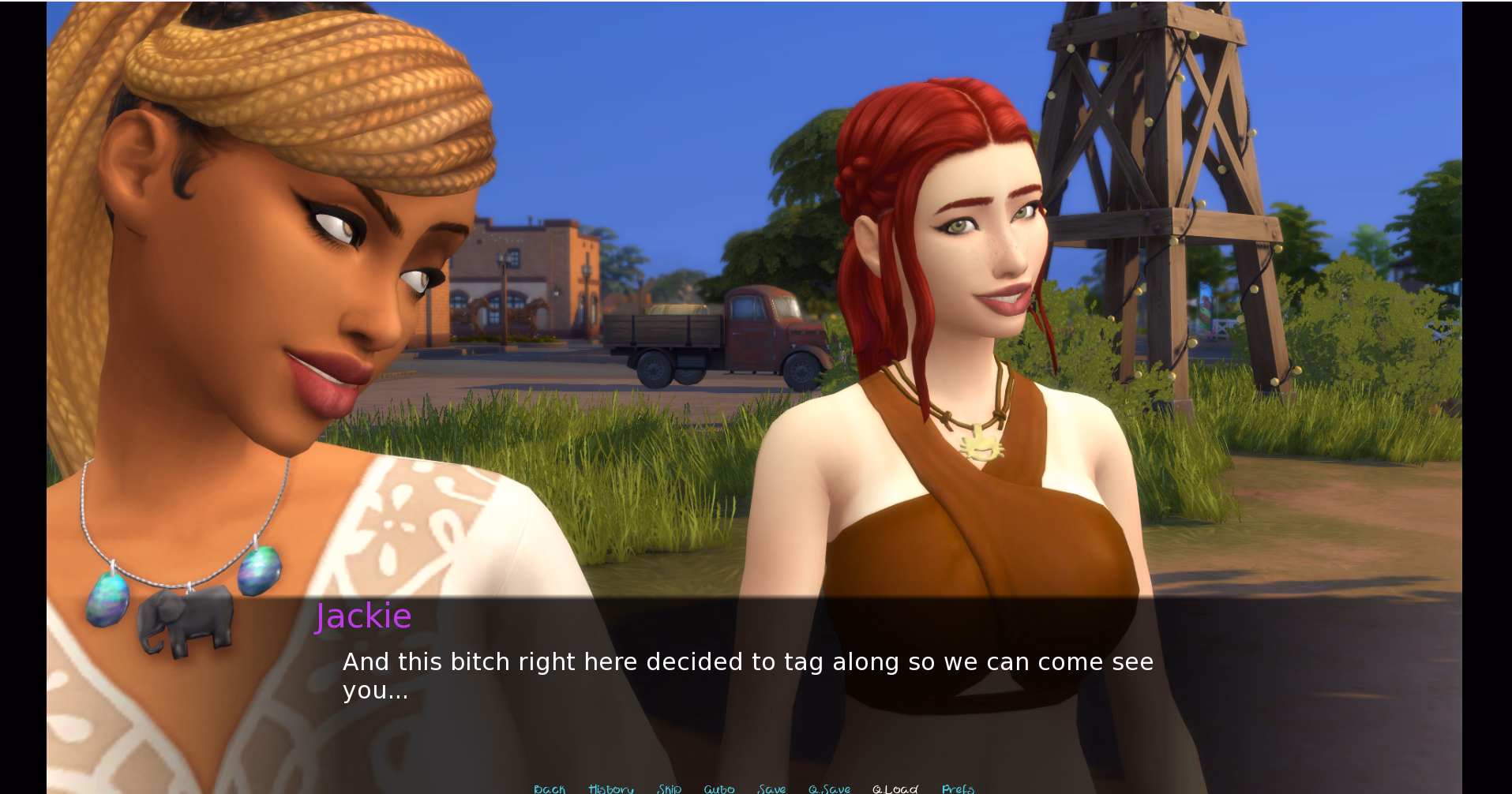
Task: Open the Prefs settings menu
Action: tap(958, 788)
